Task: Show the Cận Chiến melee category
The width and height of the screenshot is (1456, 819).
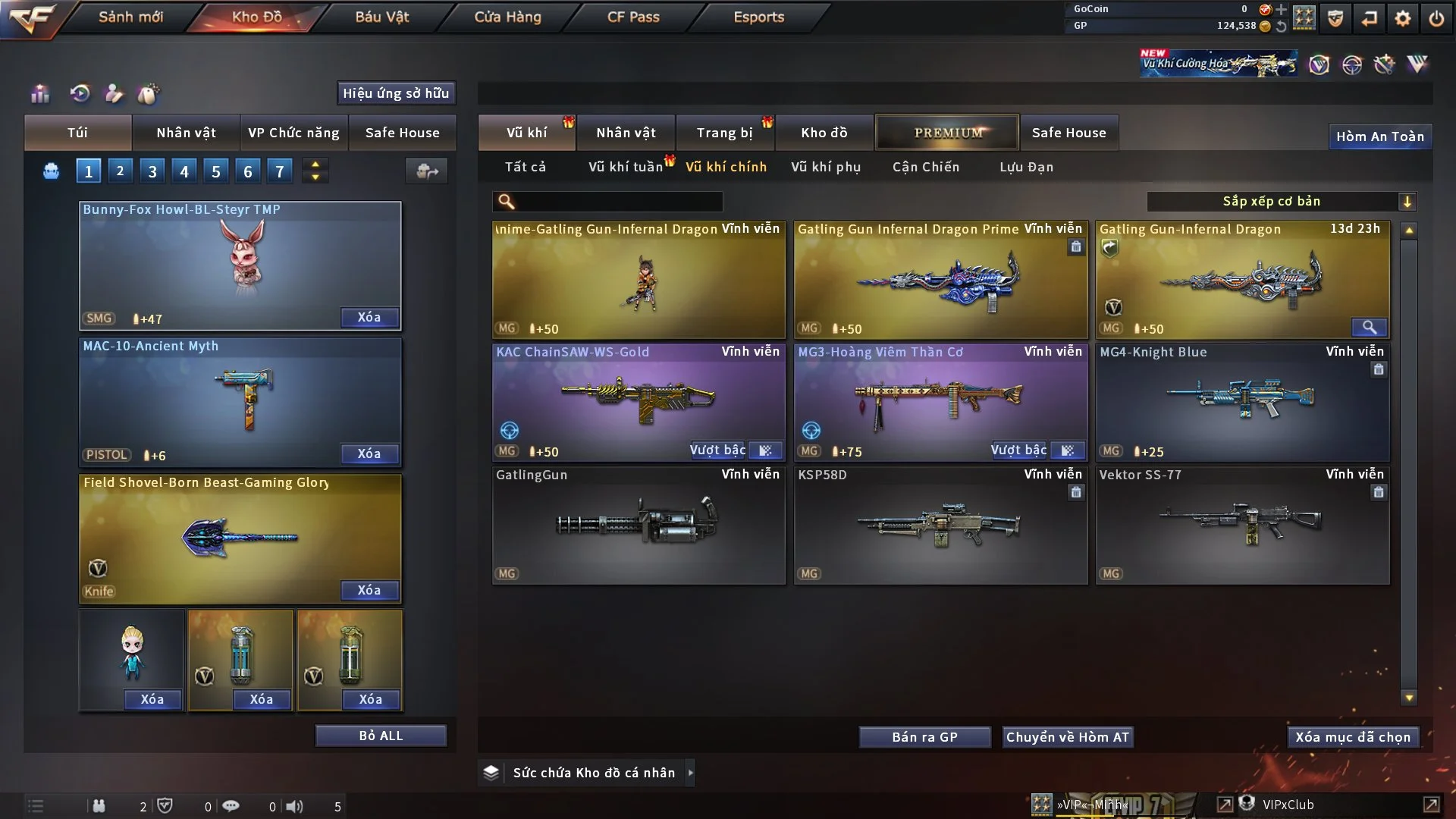Action: tap(925, 167)
